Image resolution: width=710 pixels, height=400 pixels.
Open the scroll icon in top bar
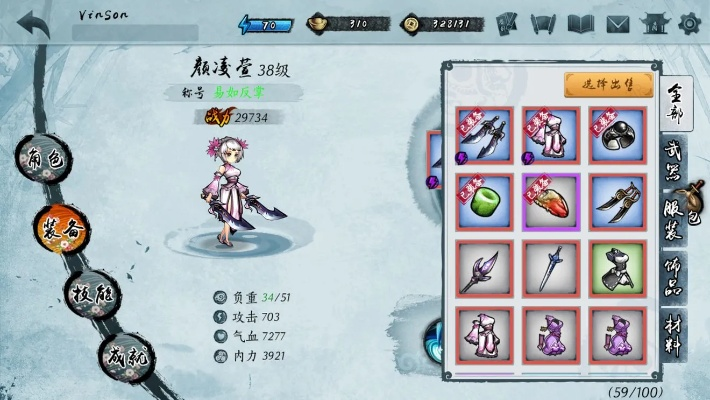[544, 23]
